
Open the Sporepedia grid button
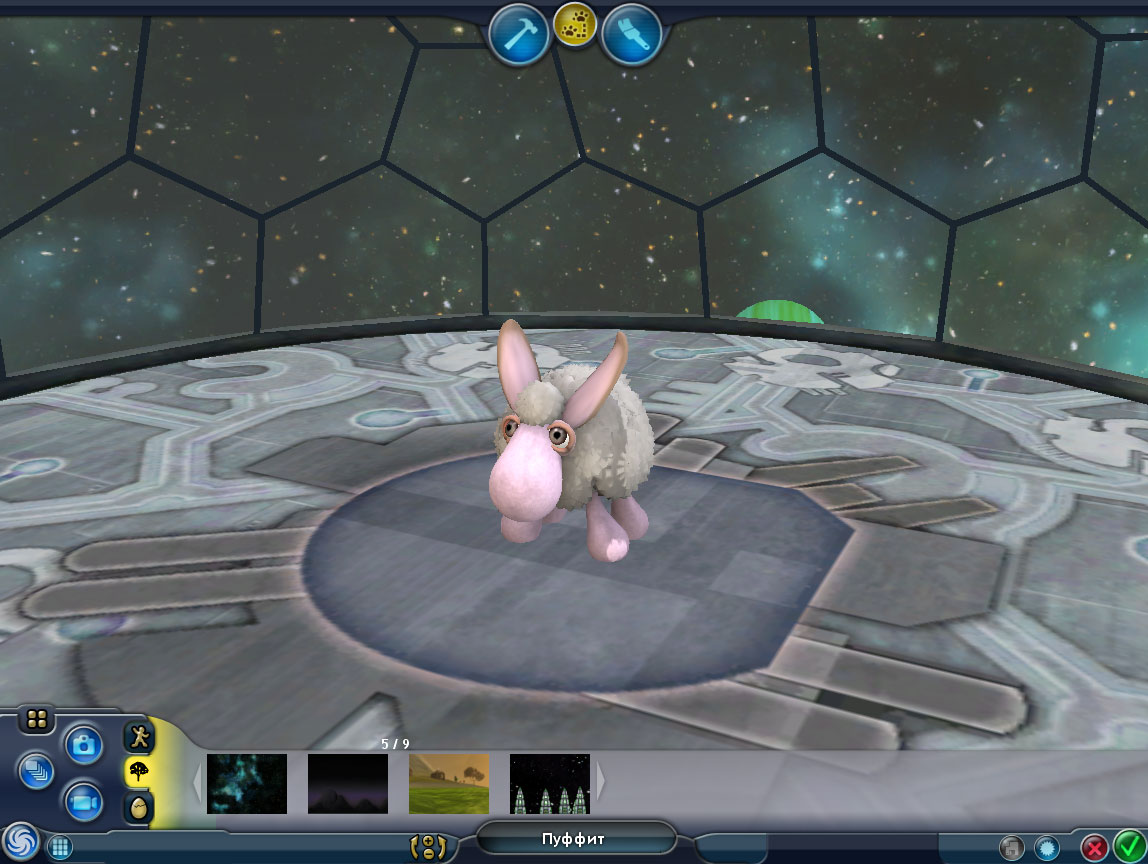[60, 848]
